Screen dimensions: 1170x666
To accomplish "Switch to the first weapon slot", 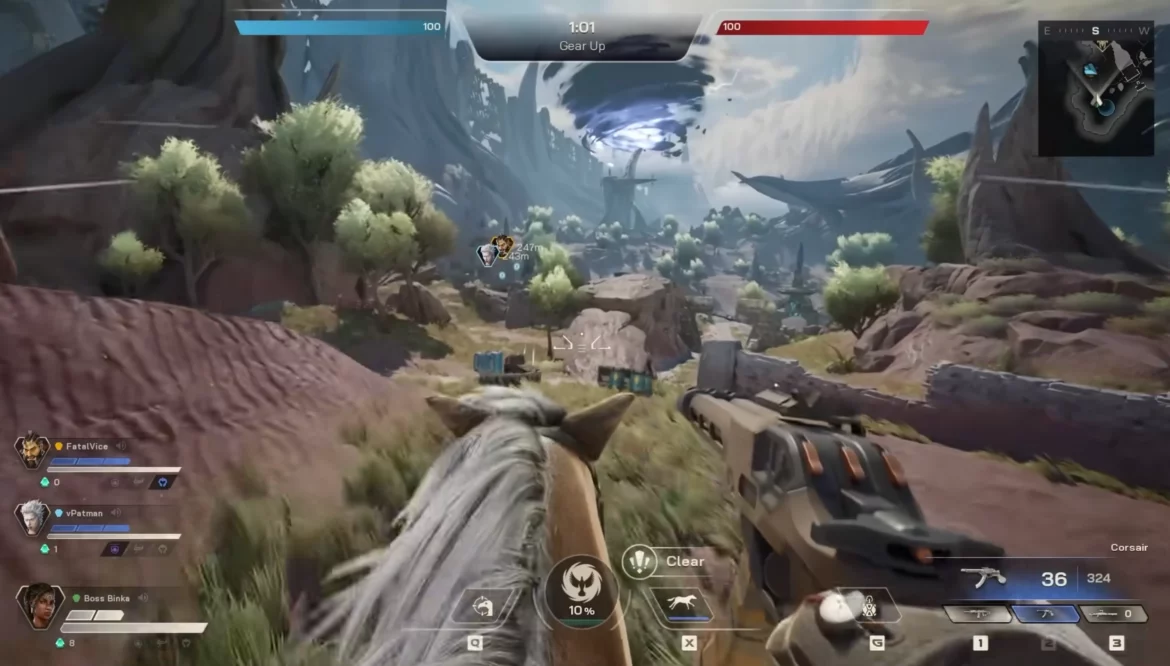I will (979, 614).
